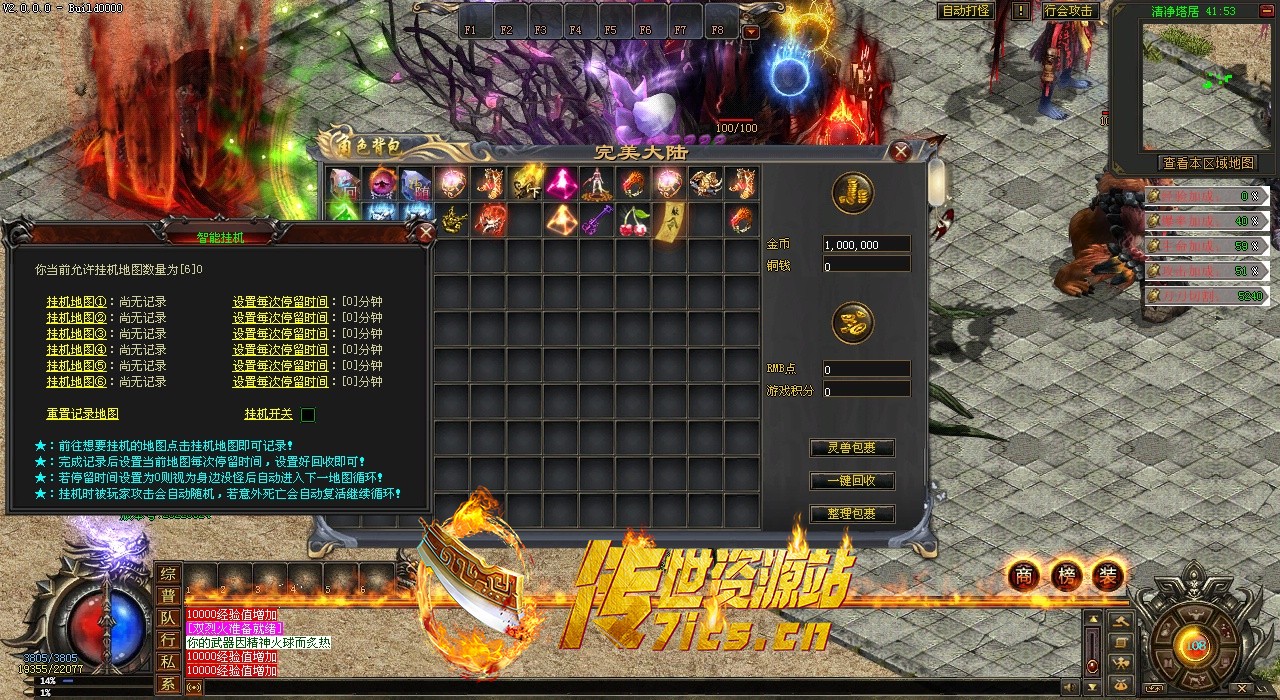Toggle the 挂机开关 checkbox
Image resolution: width=1280 pixels, height=700 pixels.
coord(308,414)
